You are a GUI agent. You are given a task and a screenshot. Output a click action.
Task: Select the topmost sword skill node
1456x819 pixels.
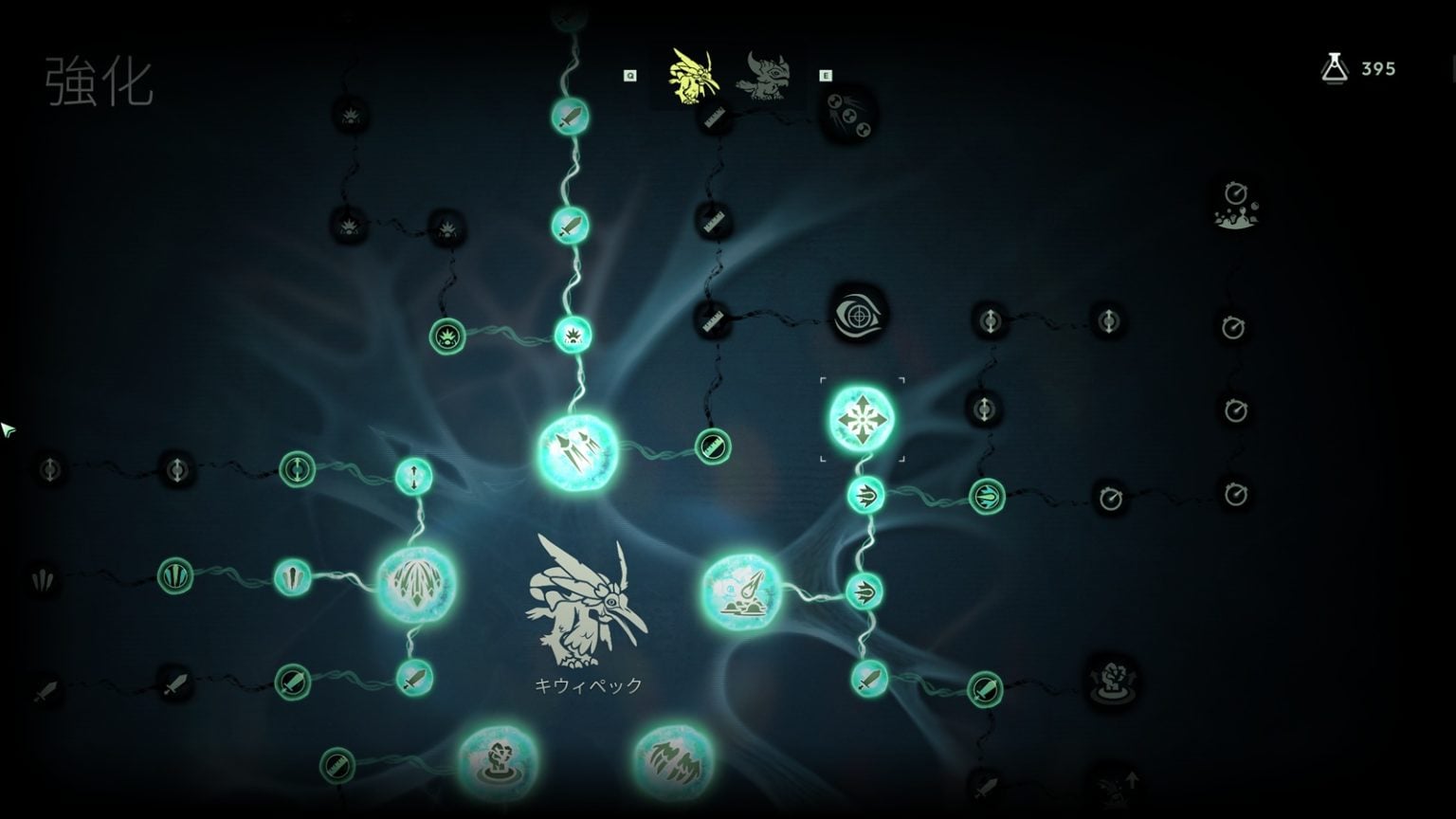pyautogui.click(x=569, y=115)
